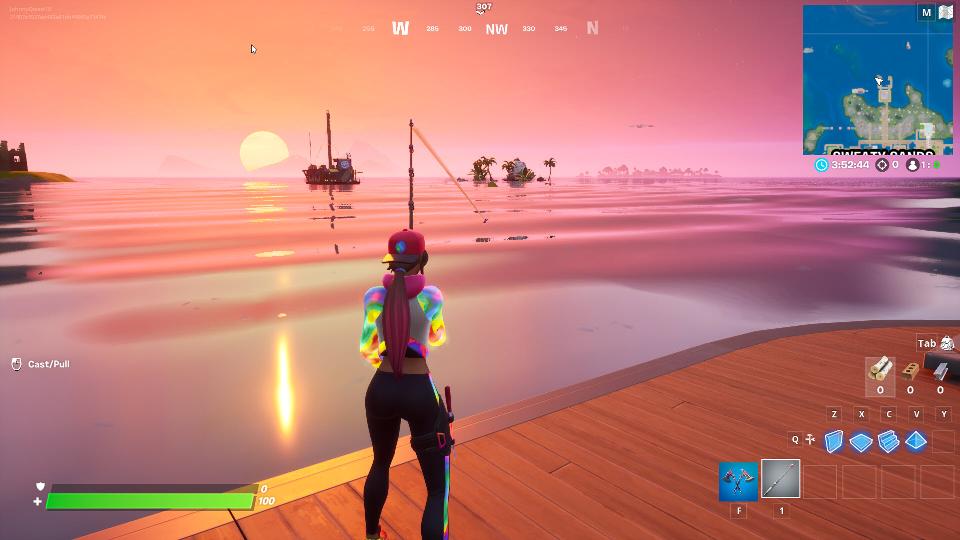Open the inventory backpack icon
Image resolution: width=960 pixels, height=540 pixels.
pos(947,344)
